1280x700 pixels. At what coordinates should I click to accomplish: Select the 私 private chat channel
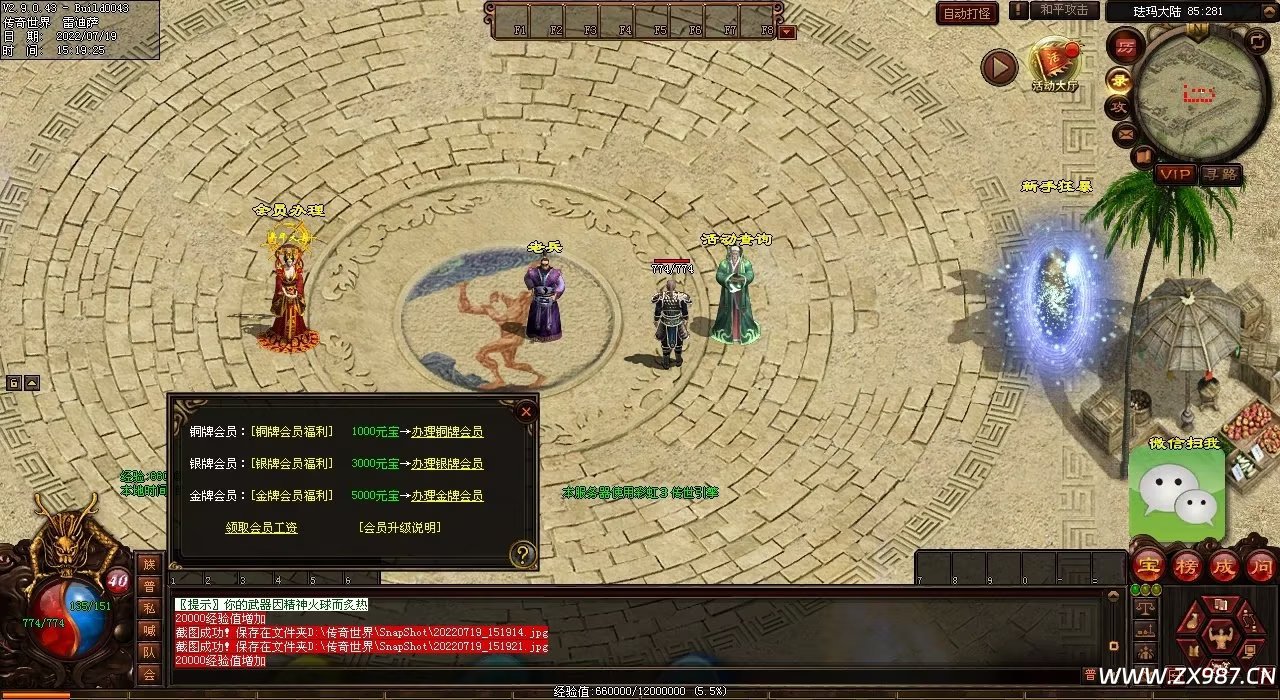tap(149, 608)
